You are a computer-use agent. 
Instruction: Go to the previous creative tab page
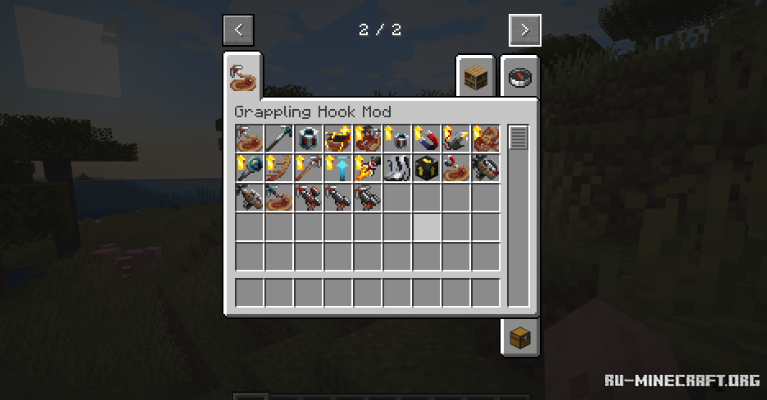tap(238, 30)
